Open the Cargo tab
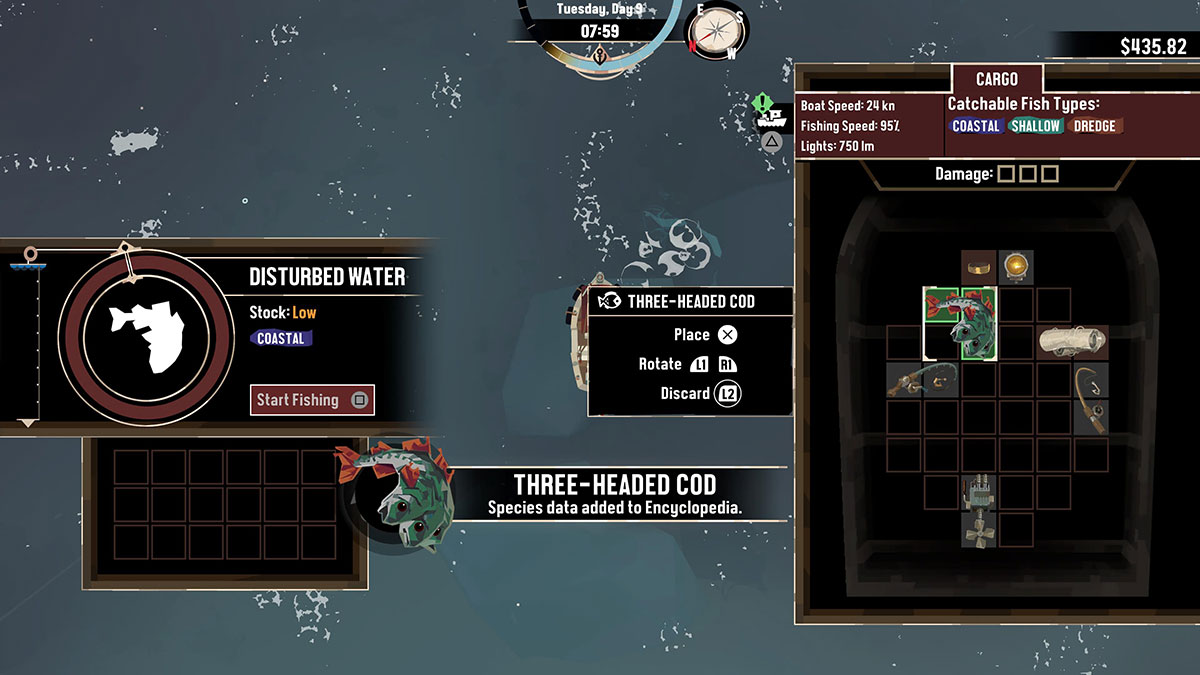This screenshot has height=675, width=1200. (996, 79)
